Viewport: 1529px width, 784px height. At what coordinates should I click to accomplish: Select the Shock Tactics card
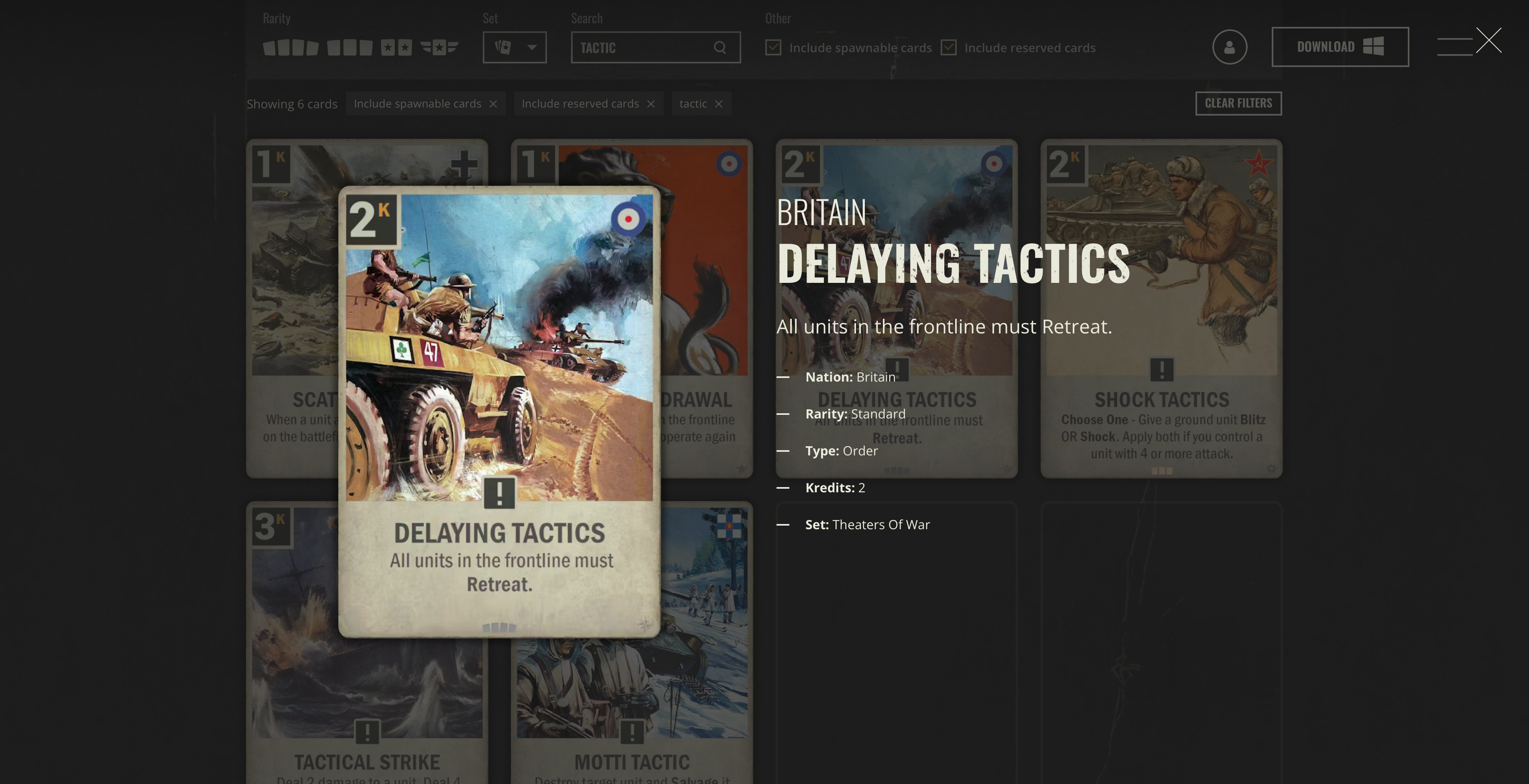pos(1161,308)
